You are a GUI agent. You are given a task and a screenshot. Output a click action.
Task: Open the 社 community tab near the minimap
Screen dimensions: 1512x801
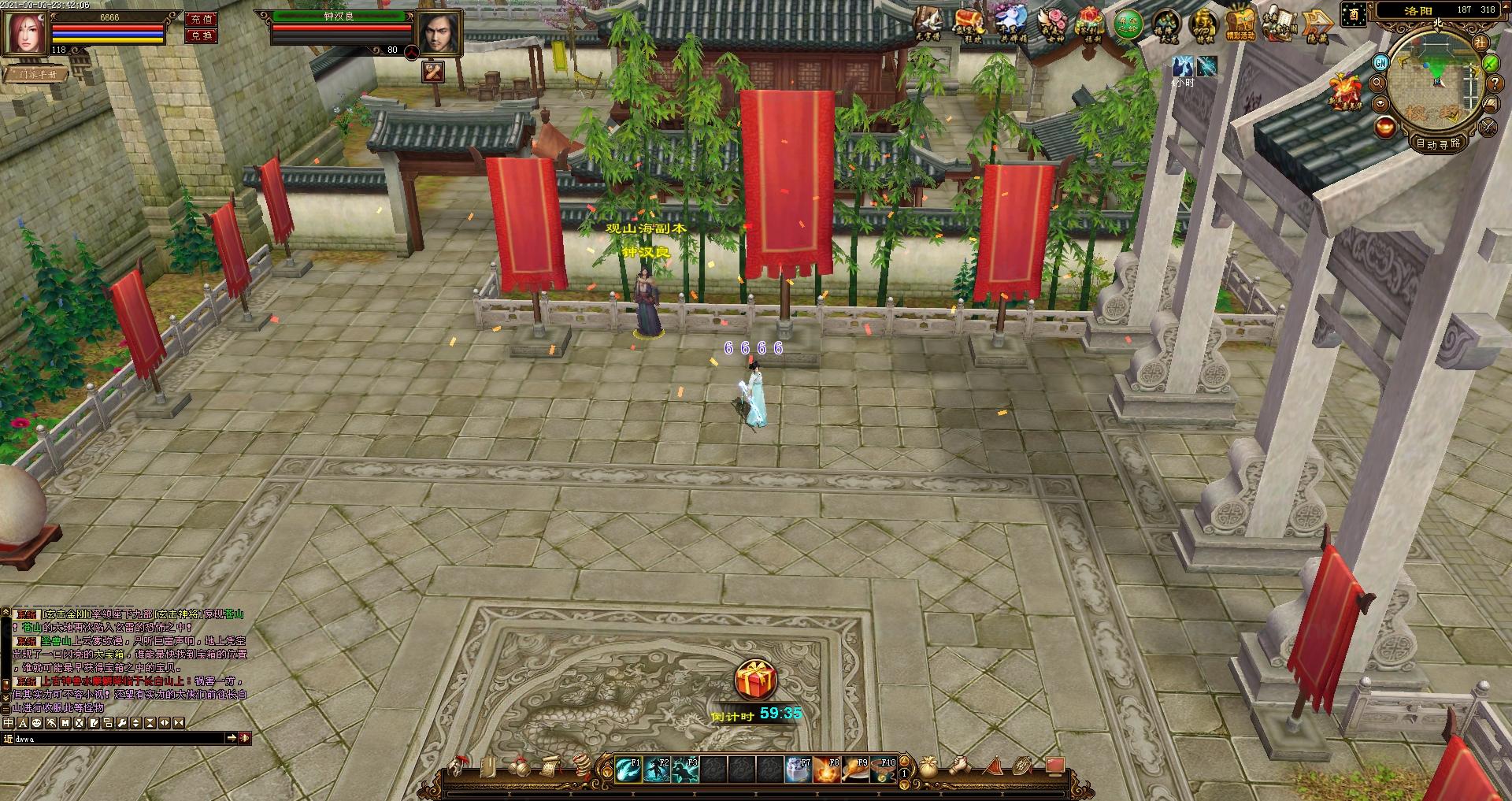[x=1480, y=43]
